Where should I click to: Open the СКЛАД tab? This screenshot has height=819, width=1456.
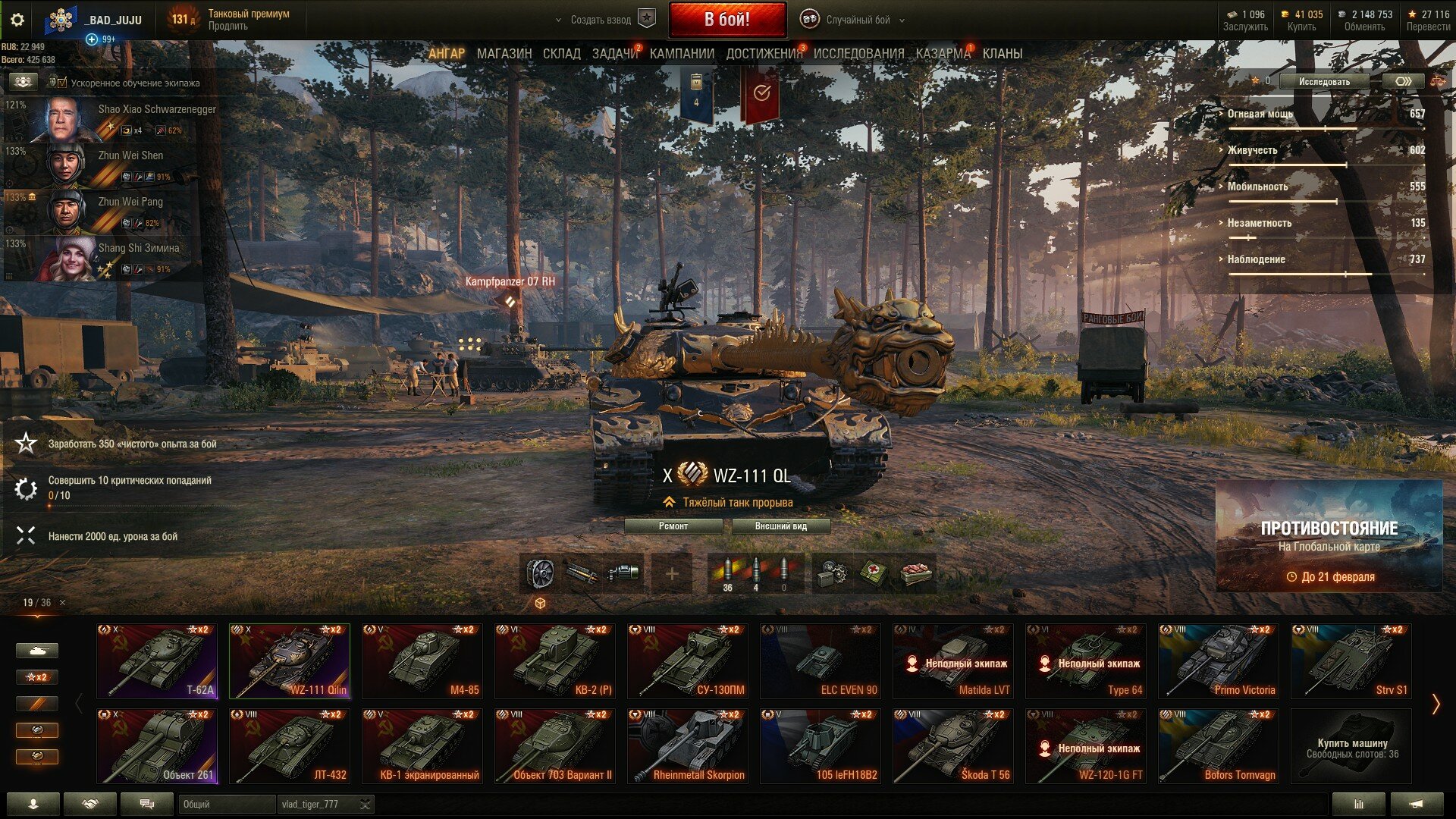562,54
